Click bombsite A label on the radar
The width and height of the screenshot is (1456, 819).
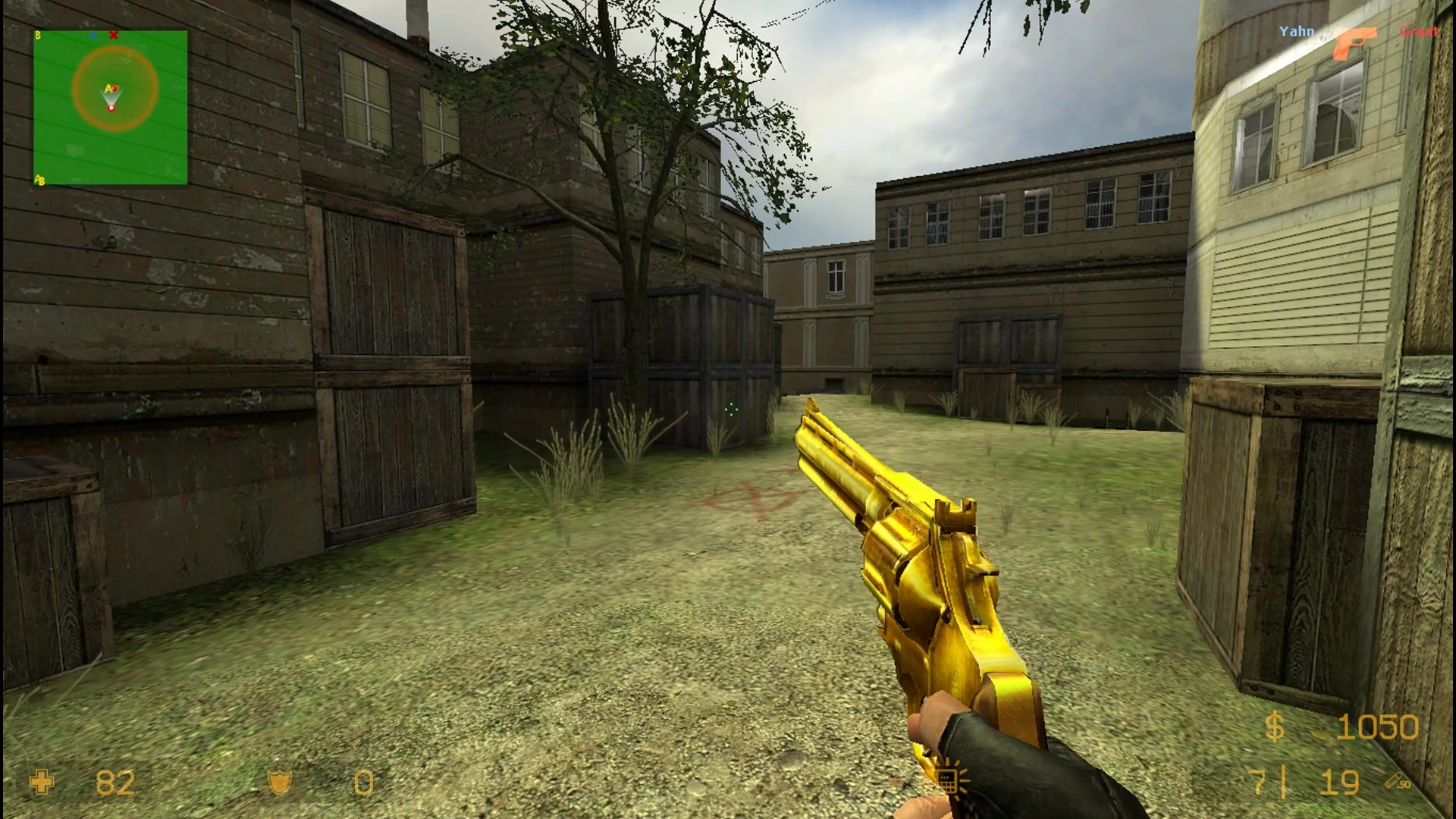[x=108, y=88]
